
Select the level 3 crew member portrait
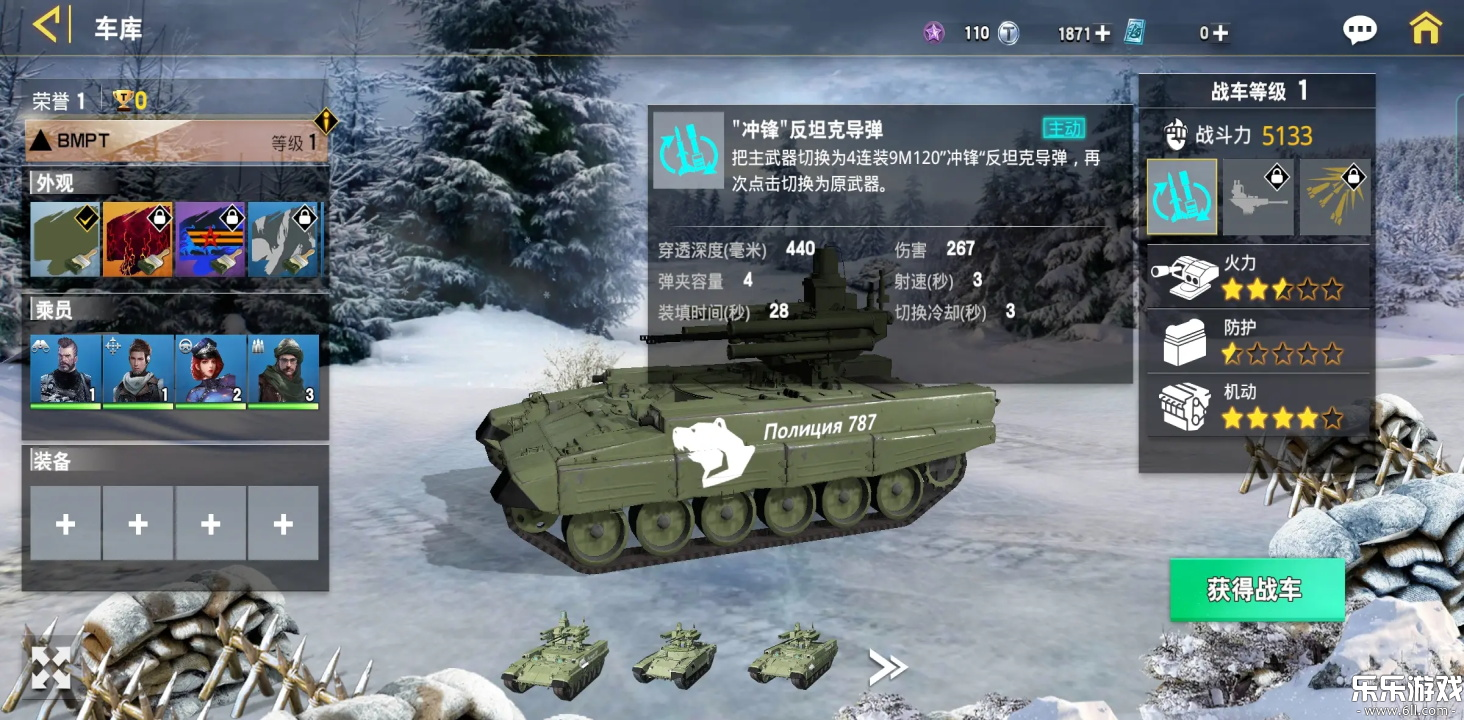point(284,368)
